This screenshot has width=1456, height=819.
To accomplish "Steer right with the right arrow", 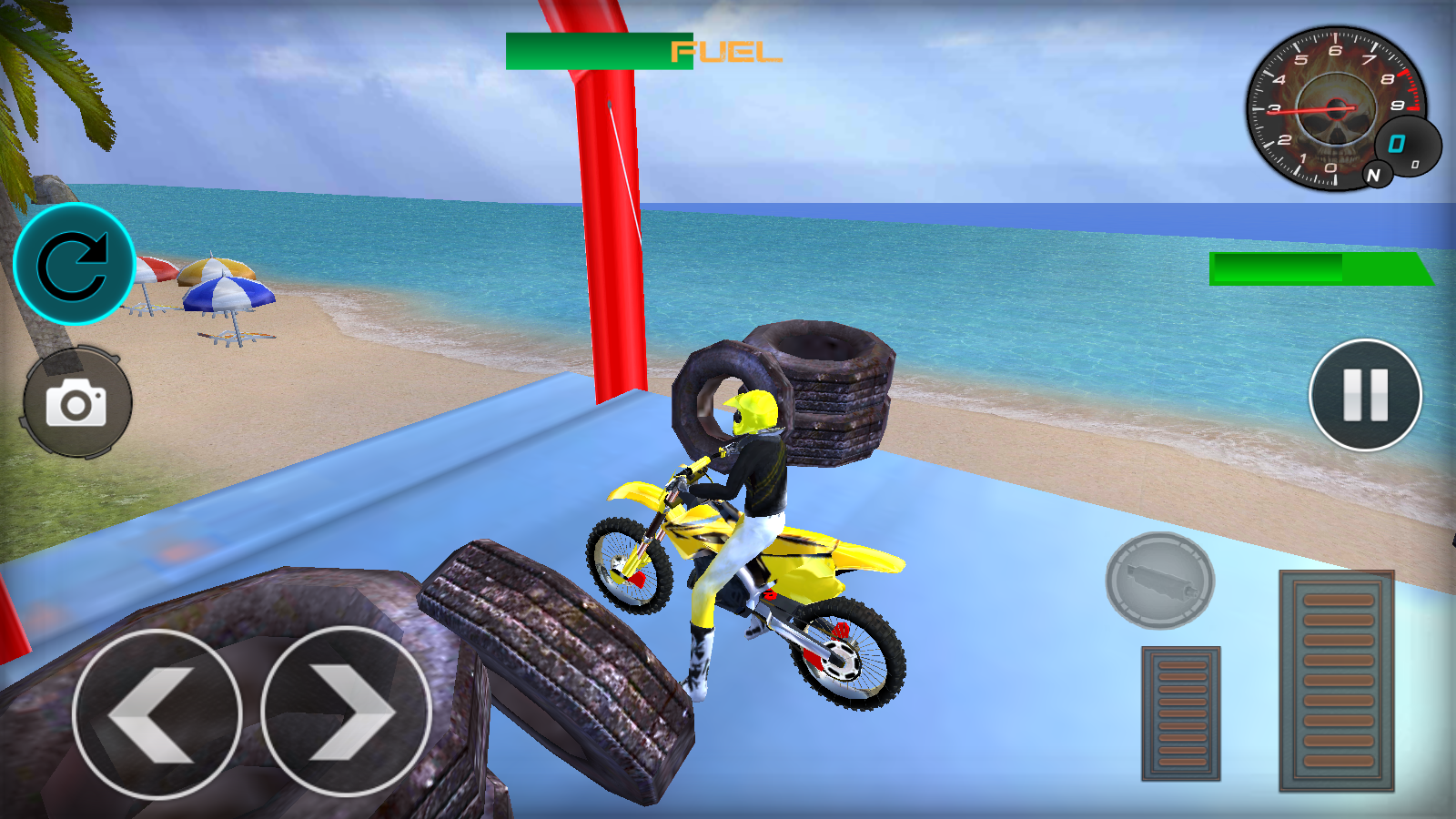I will pos(346,712).
